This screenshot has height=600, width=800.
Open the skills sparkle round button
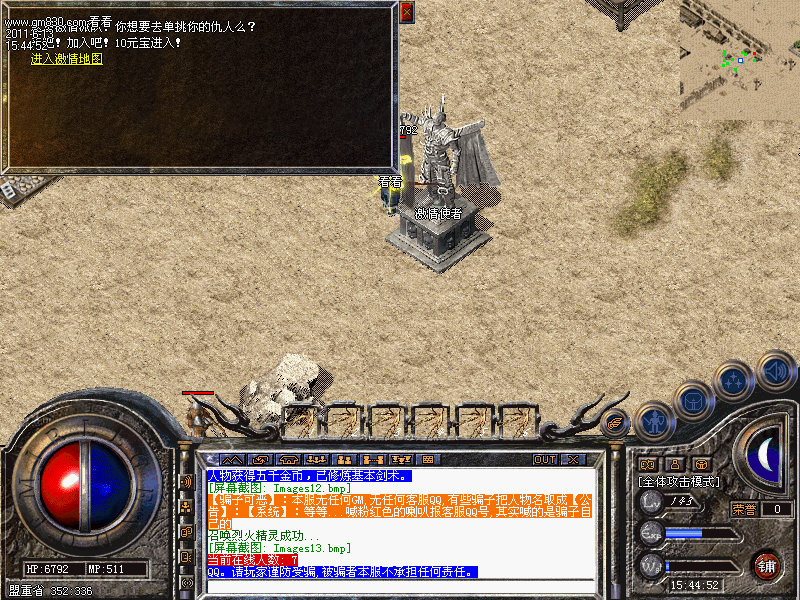click(x=735, y=381)
